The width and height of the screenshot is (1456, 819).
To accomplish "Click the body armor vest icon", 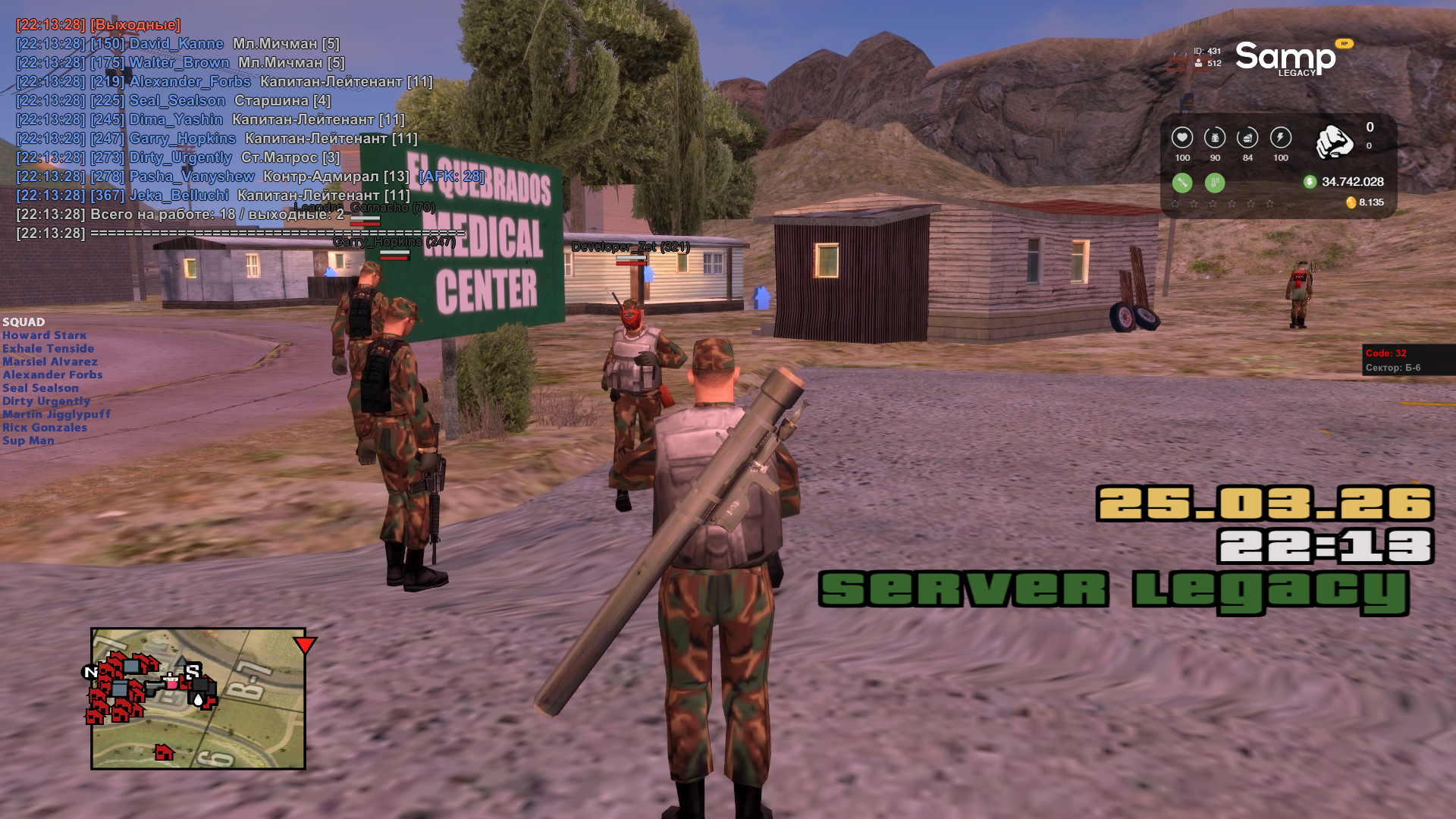I will 1215,138.
